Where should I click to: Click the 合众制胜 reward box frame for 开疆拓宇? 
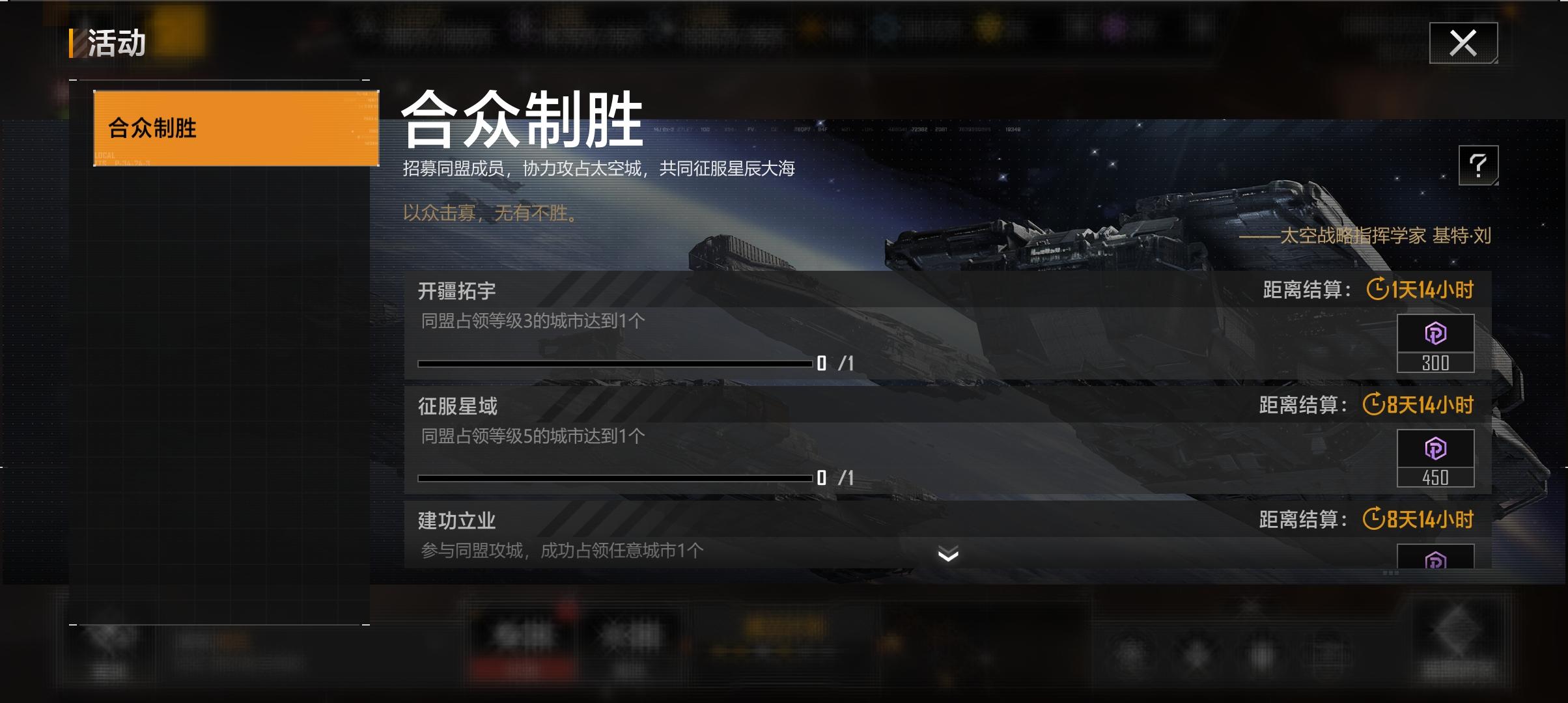pos(1435,342)
